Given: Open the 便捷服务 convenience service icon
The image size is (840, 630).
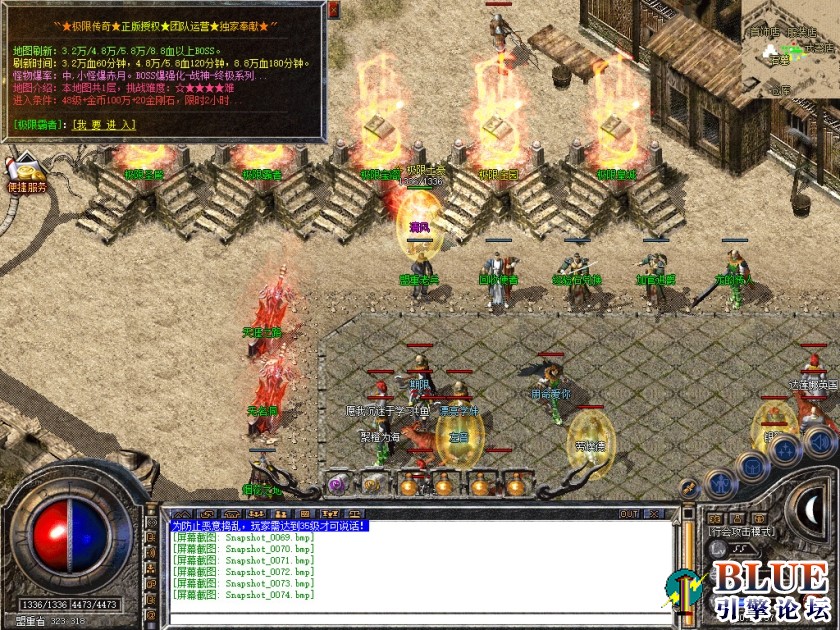Looking at the screenshot, I should pyautogui.click(x=26, y=171).
